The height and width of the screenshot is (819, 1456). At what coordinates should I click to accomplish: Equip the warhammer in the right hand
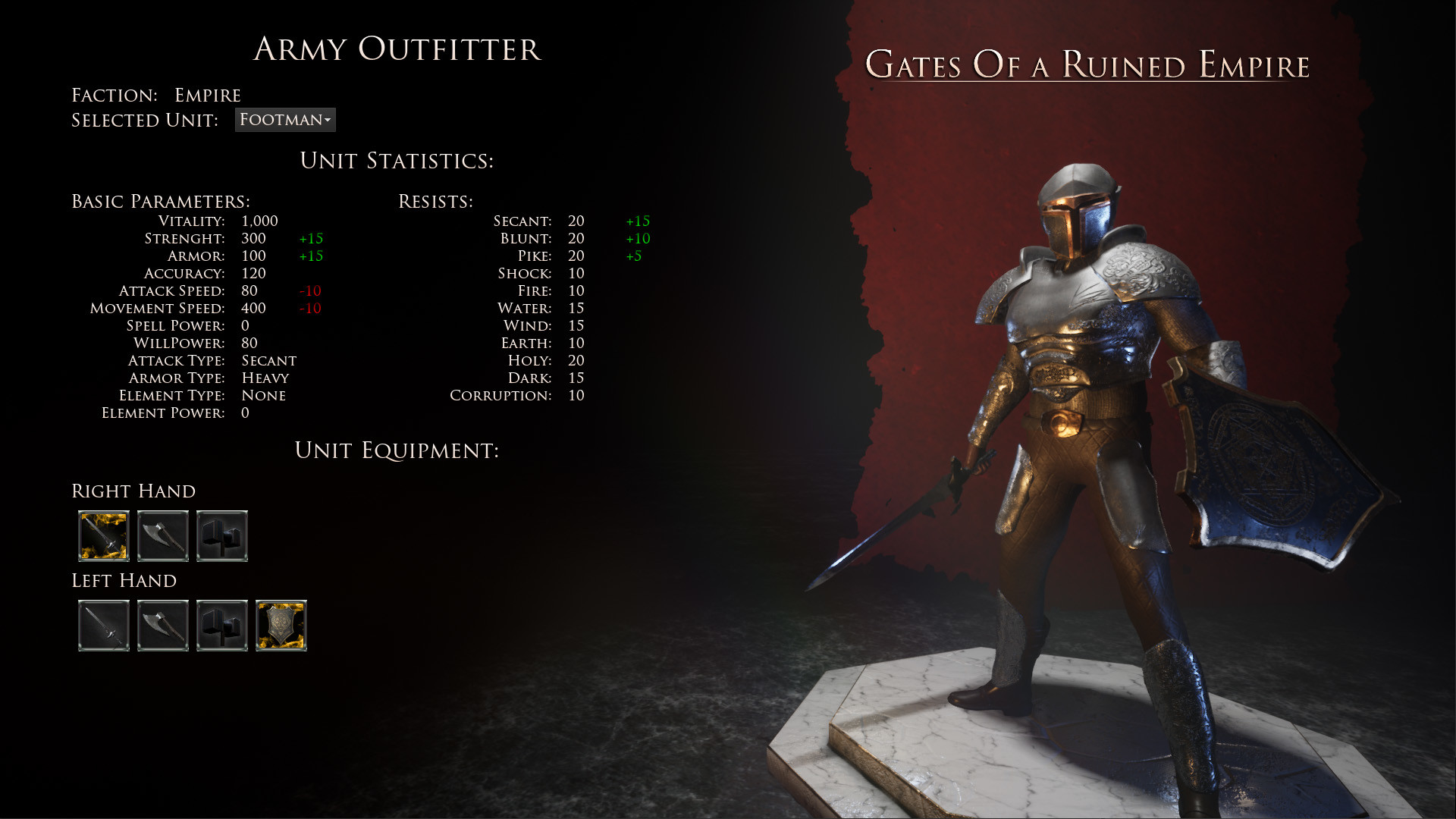[222, 537]
